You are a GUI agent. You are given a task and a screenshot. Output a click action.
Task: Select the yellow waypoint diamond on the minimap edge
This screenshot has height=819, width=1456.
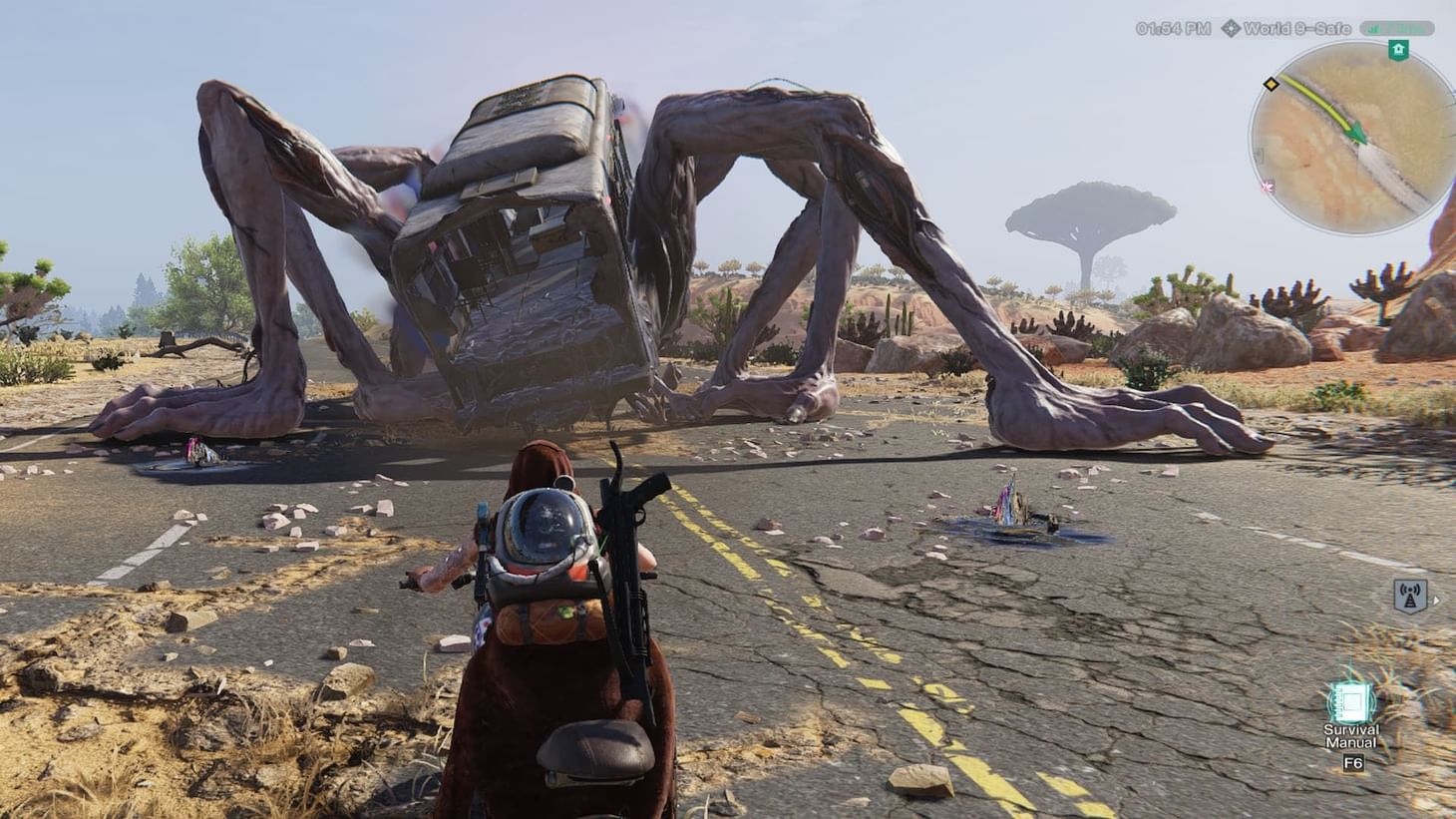(x=1271, y=84)
